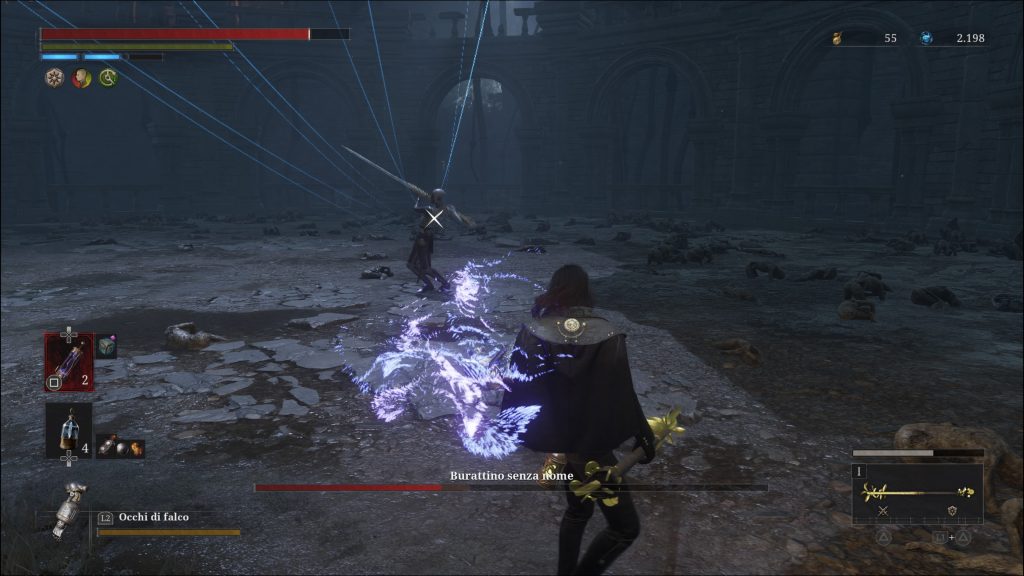
Task: Select the equipped golden staff weapon slot
Action: point(917,492)
